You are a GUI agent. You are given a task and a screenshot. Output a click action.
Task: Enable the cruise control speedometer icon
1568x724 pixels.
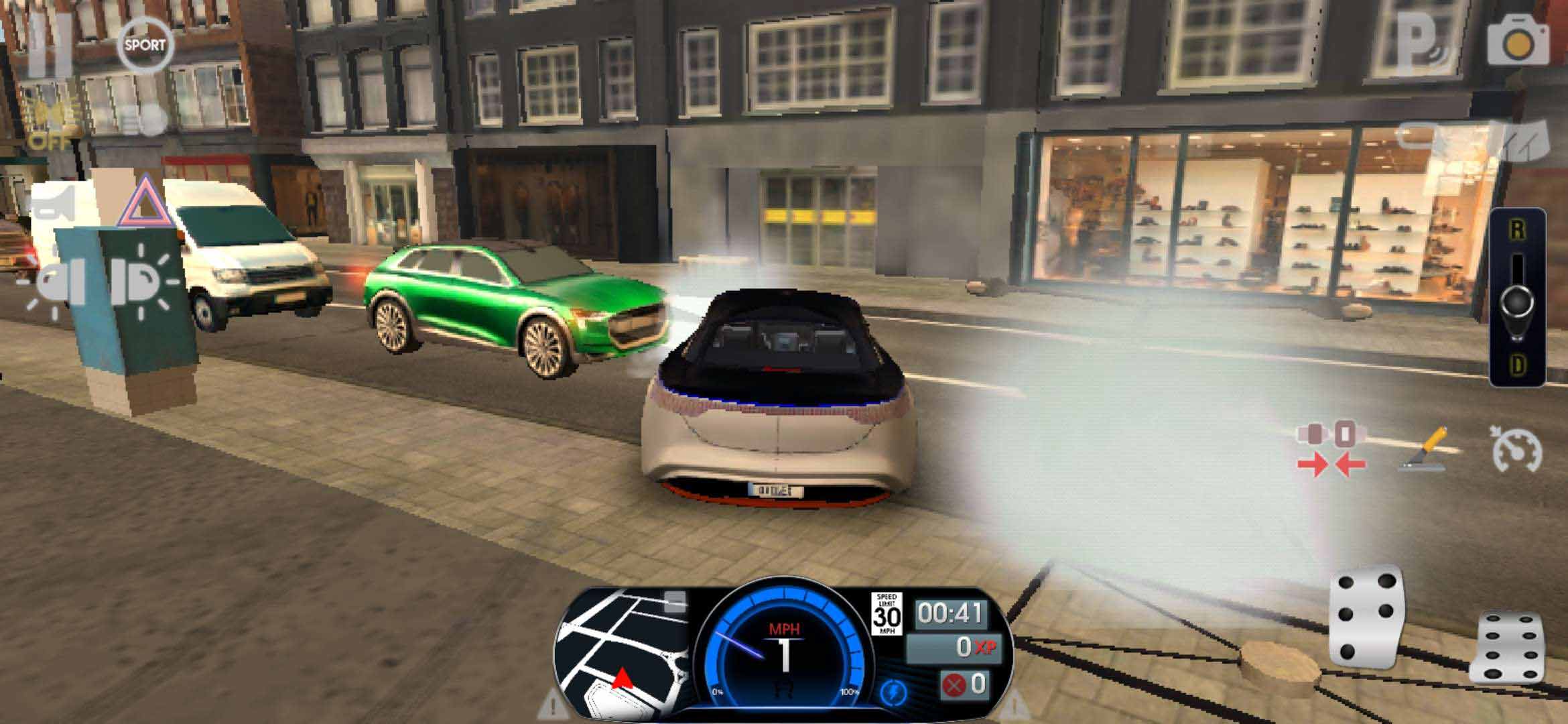point(1516,450)
